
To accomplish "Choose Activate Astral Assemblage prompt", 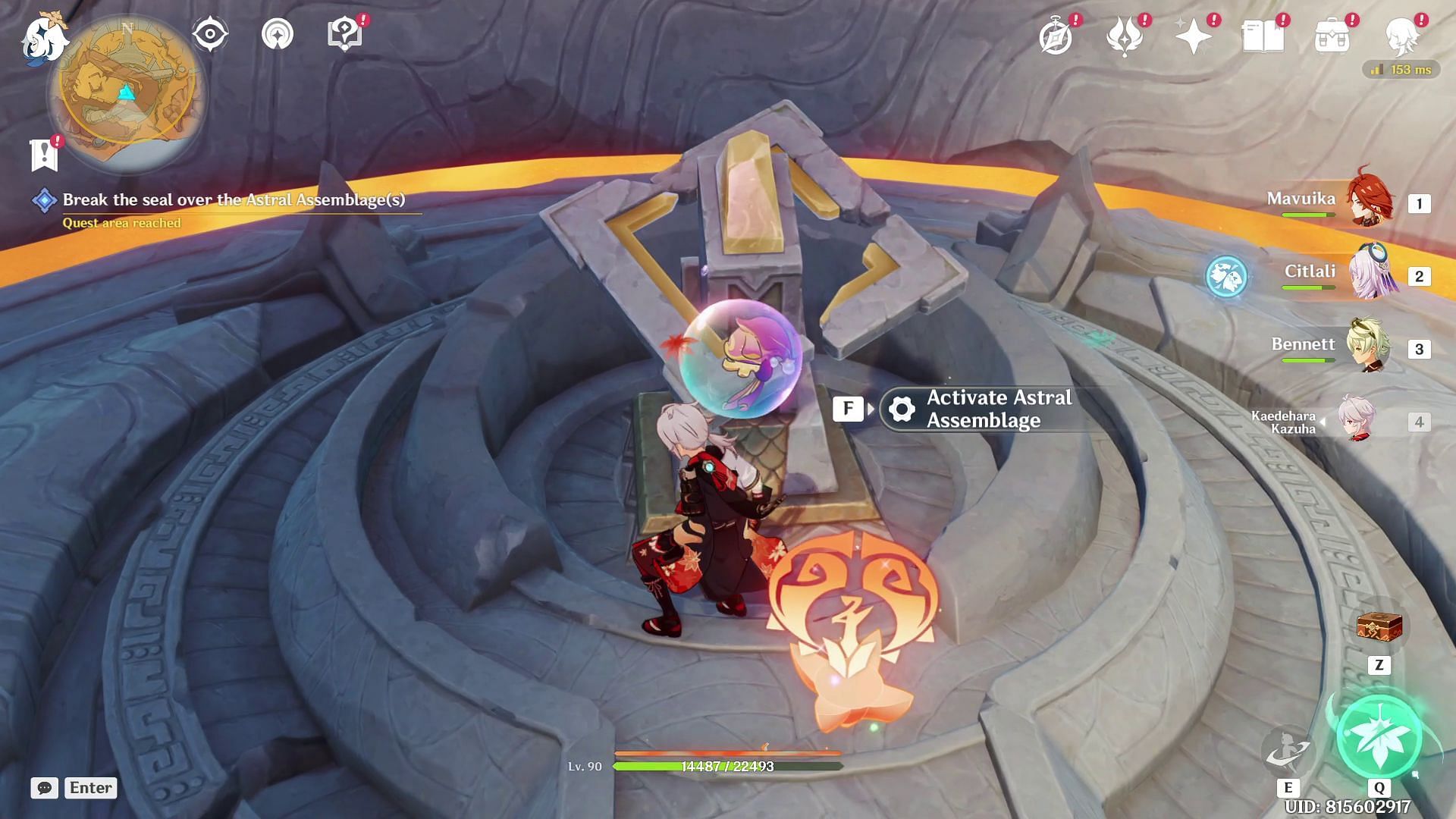I will coord(986,409).
